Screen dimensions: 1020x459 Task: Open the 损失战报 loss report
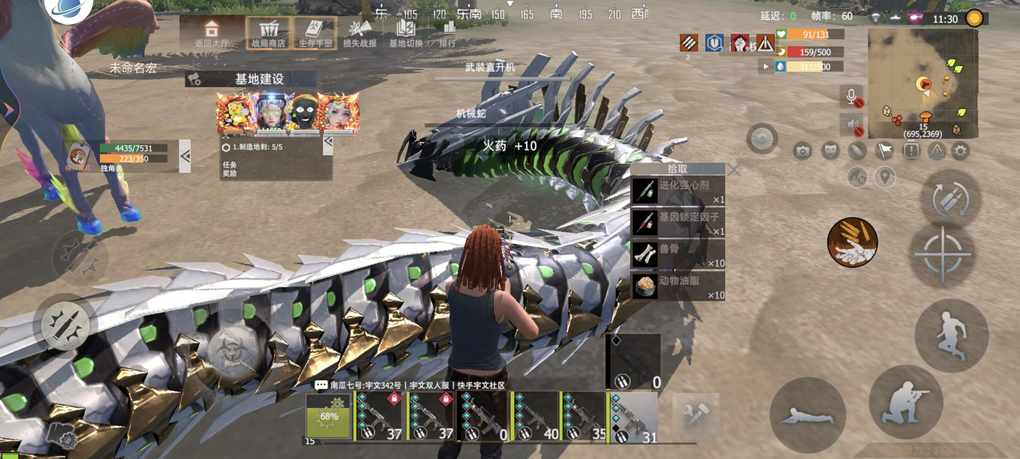click(x=359, y=34)
